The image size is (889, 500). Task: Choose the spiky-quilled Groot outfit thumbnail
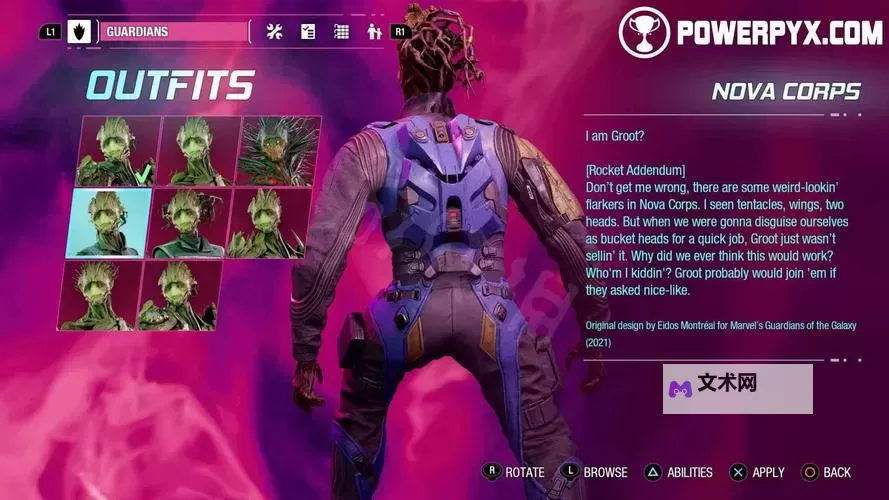click(278, 151)
